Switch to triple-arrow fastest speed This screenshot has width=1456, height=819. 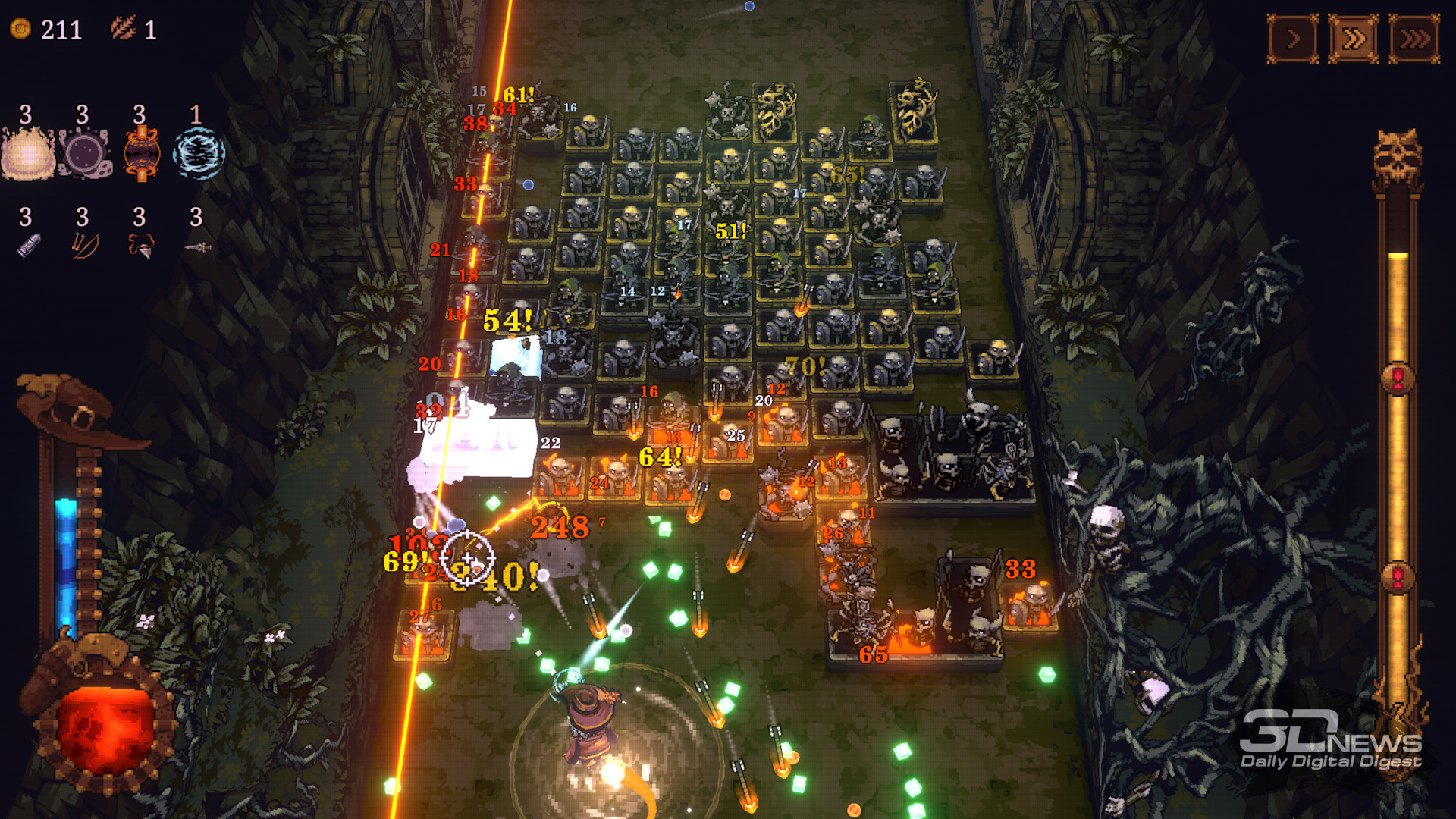1414,38
